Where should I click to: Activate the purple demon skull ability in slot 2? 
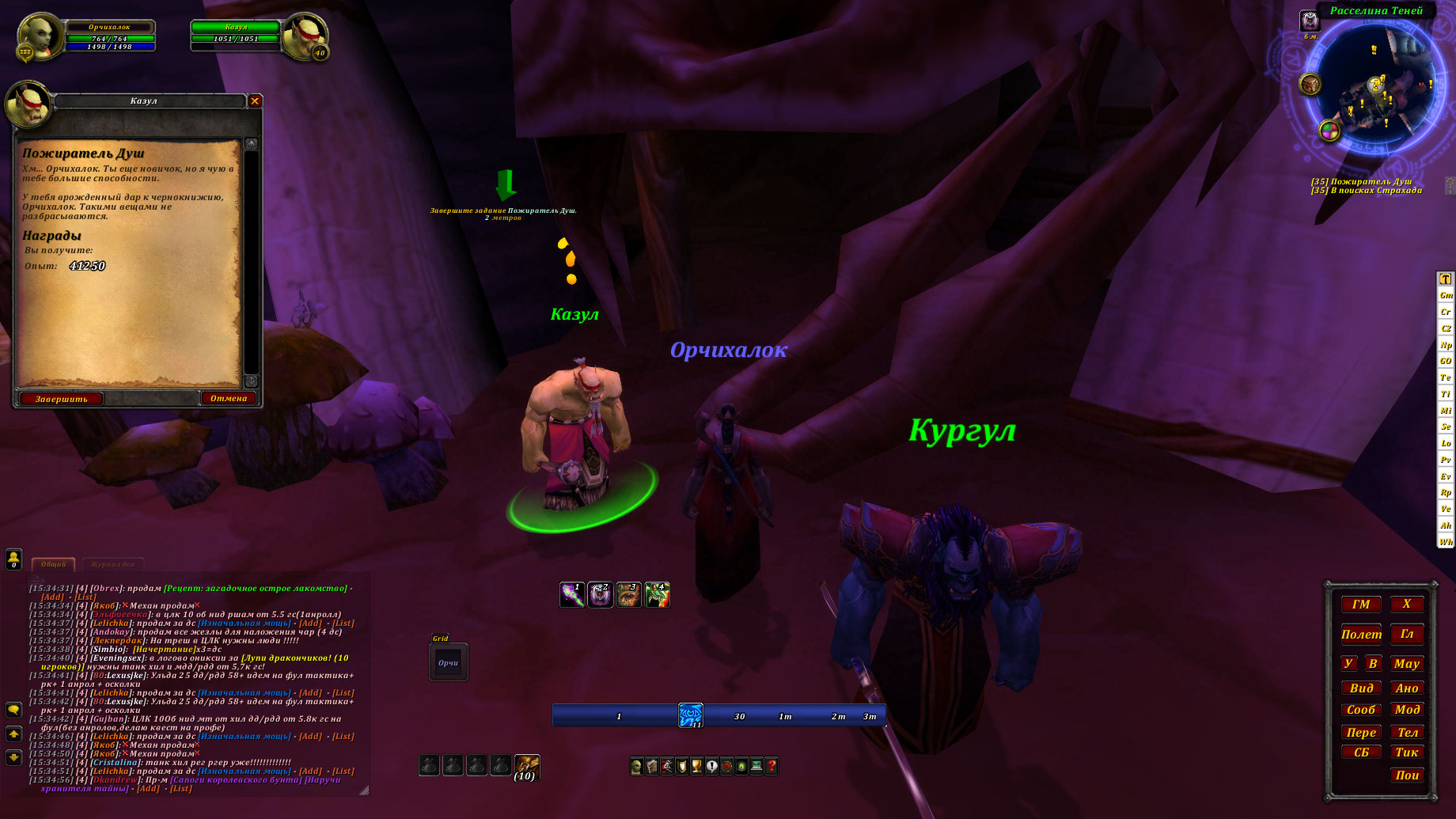pyautogui.click(x=600, y=594)
